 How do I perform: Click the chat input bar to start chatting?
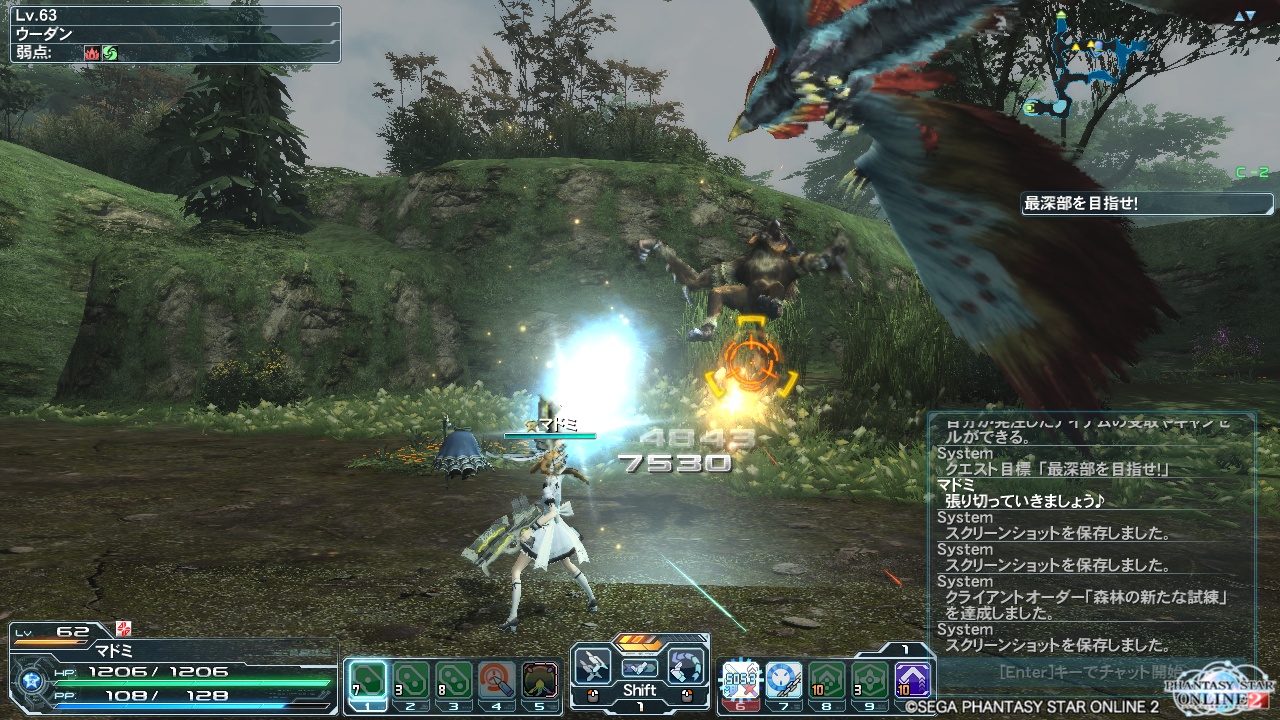click(x=1090, y=671)
